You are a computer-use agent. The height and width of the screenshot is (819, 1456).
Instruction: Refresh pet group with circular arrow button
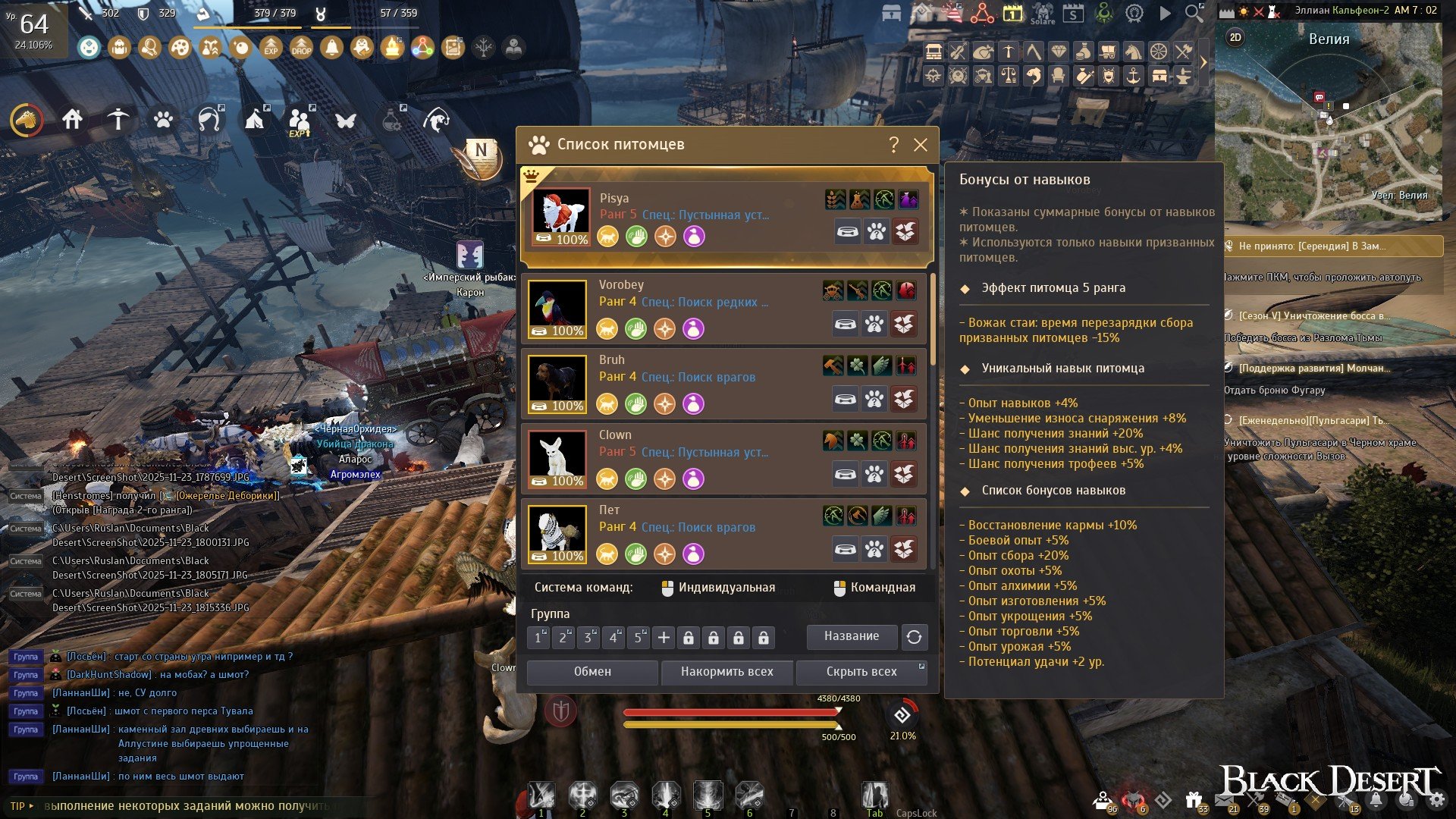tap(915, 637)
